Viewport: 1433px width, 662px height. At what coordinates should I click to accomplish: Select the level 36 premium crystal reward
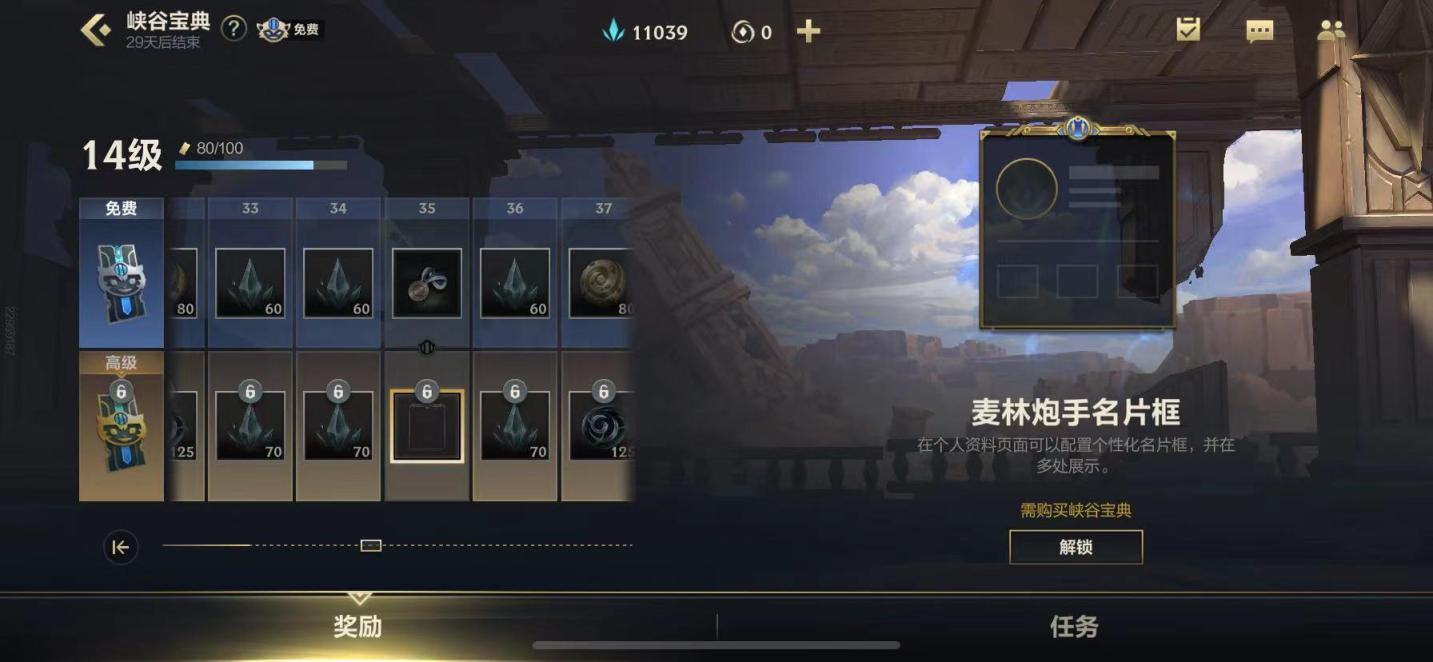pos(515,426)
